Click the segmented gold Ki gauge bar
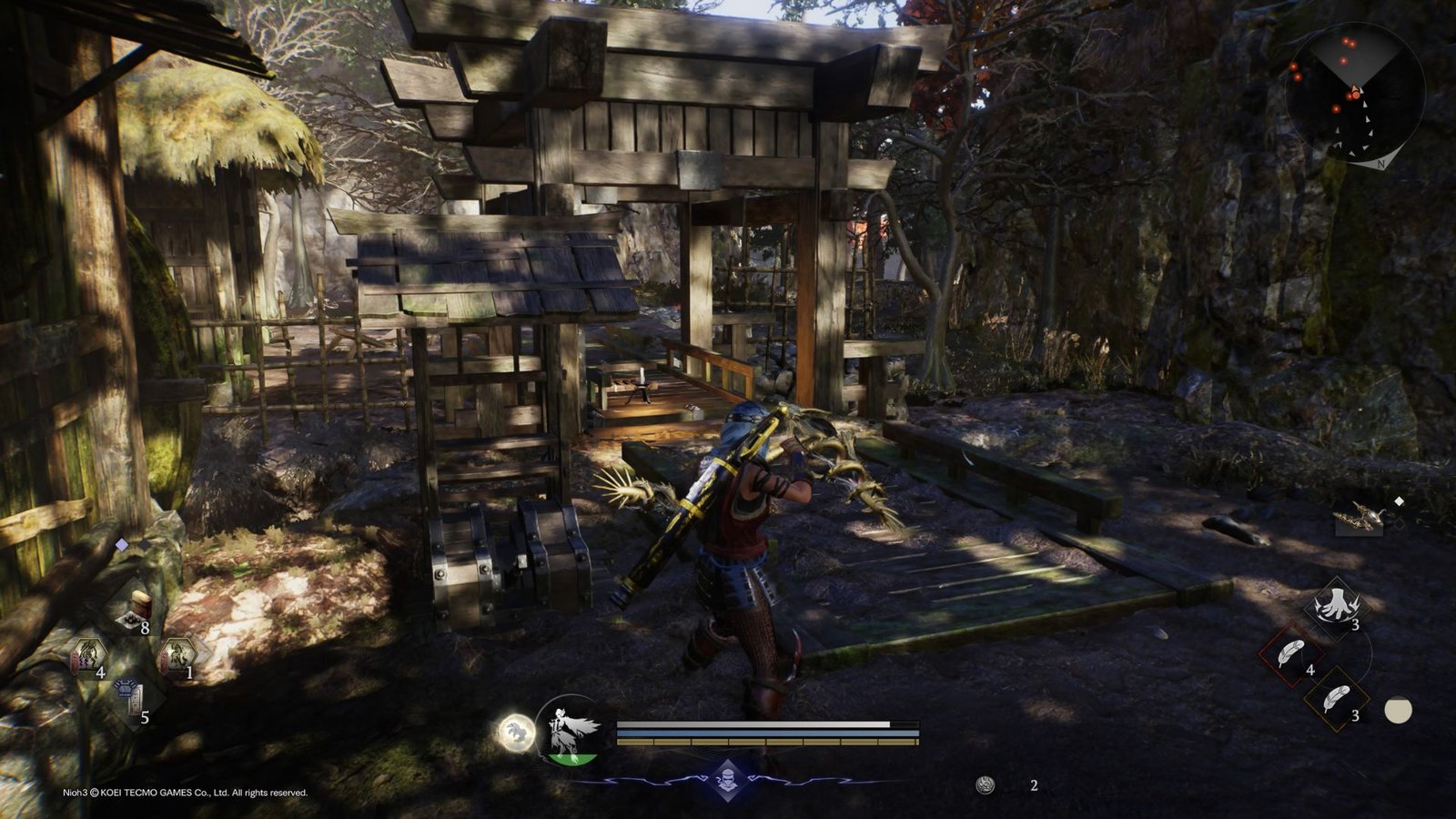 click(x=766, y=742)
